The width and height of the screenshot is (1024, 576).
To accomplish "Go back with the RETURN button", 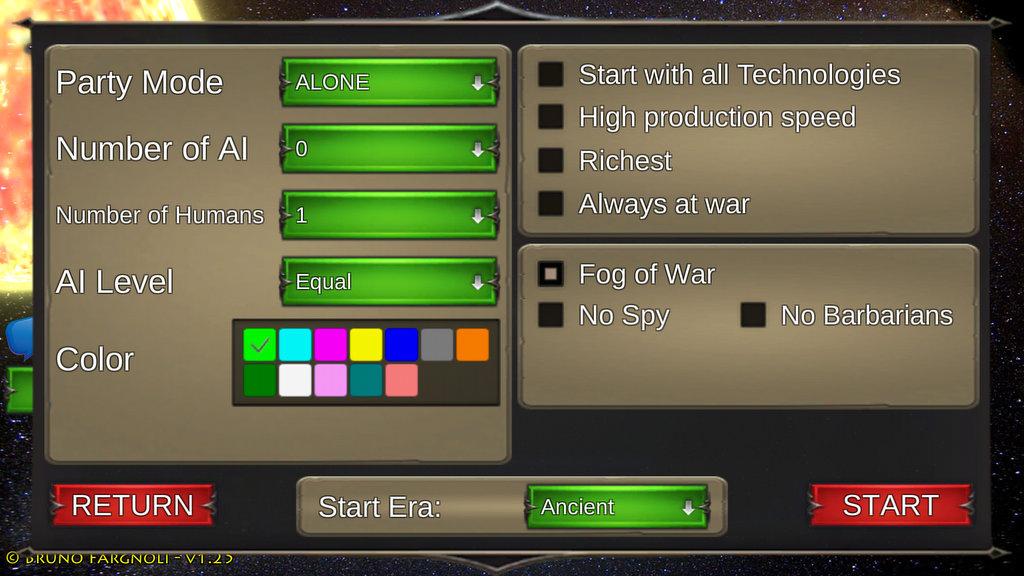I will coord(133,505).
